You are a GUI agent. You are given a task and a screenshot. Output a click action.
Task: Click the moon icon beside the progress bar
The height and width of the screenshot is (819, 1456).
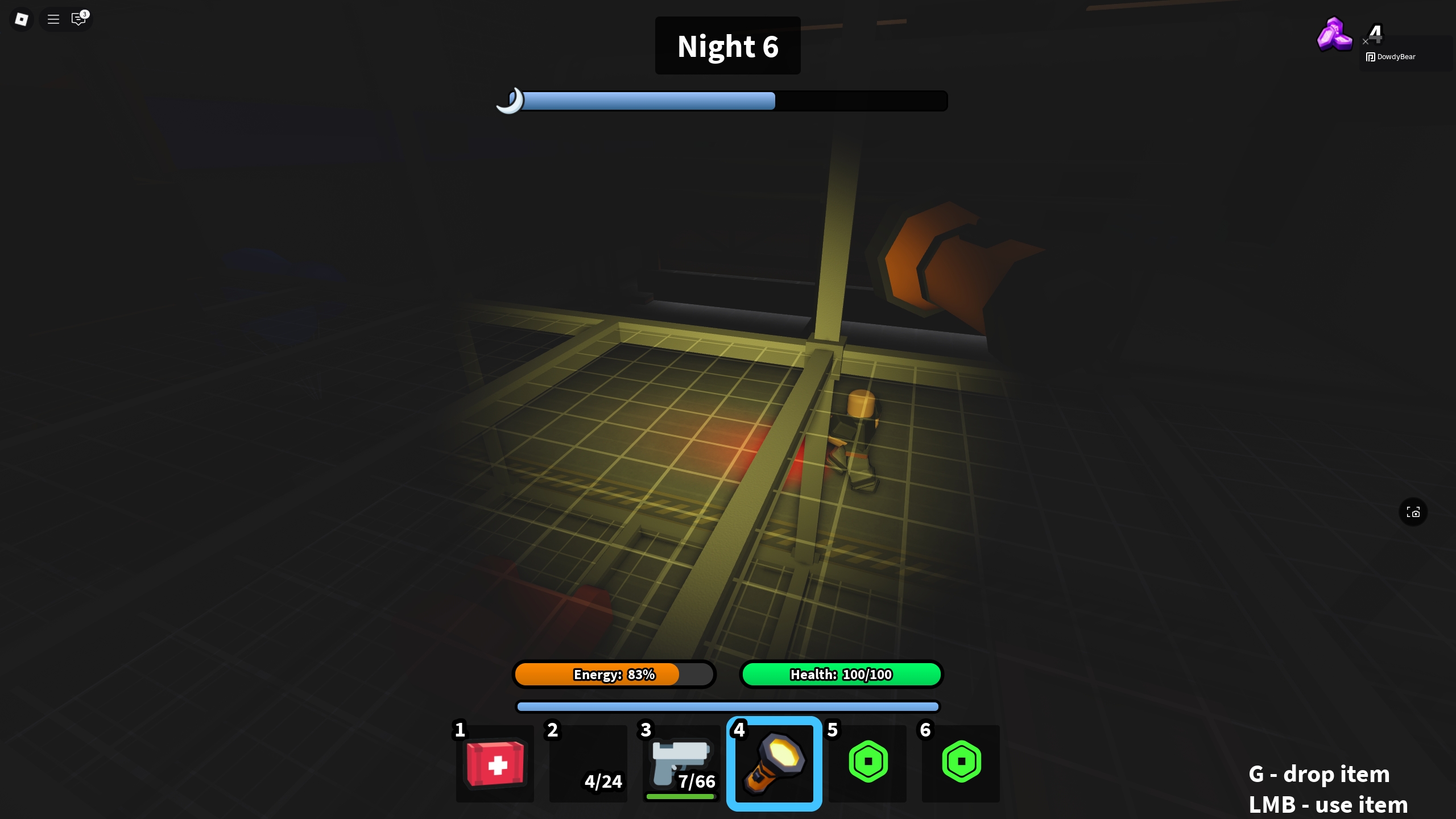pos(511,101)
